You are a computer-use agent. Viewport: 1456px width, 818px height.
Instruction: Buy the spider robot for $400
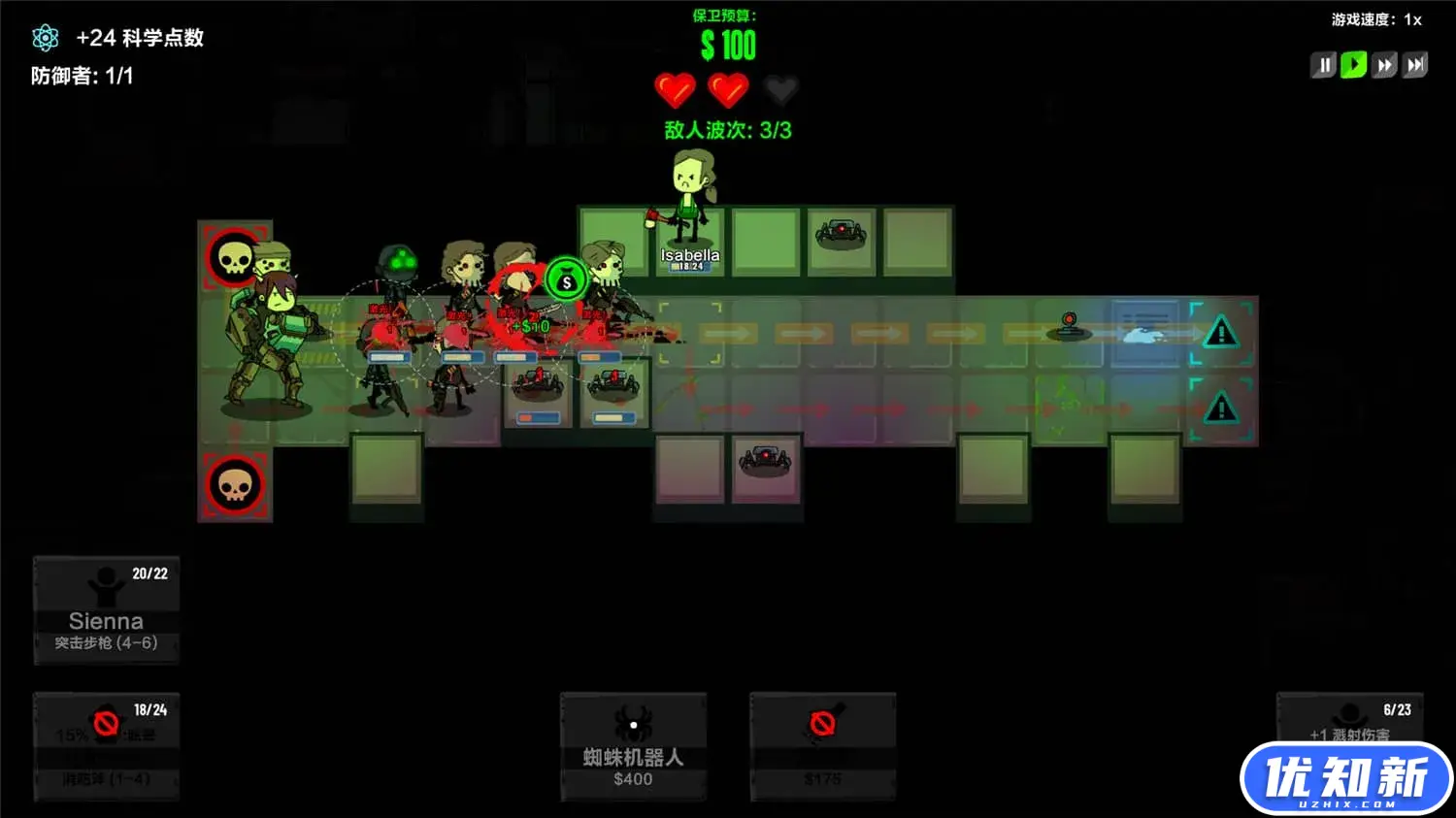(633, 746)
